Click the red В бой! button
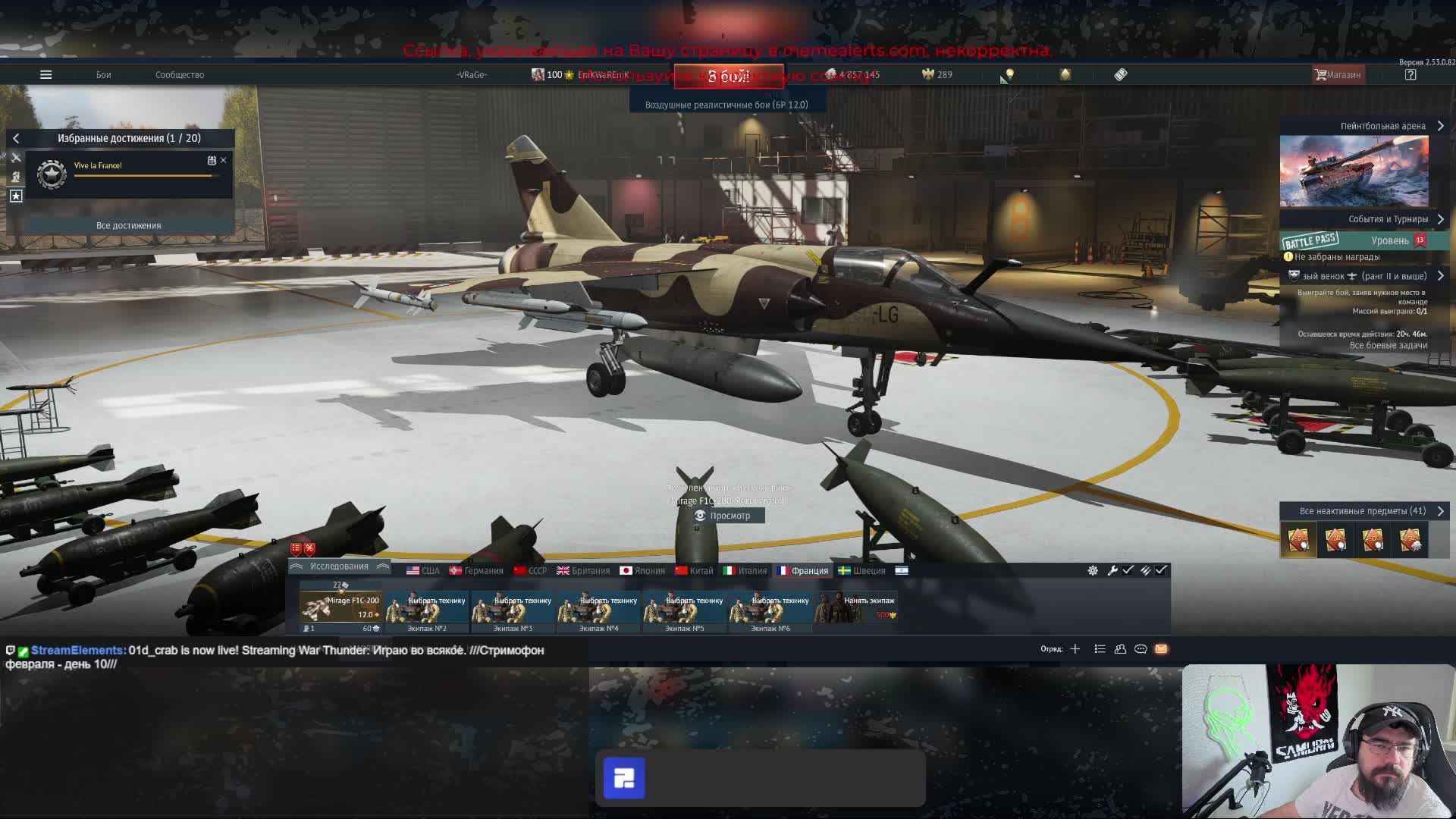The image size is (1456, 819). (729, 77)
